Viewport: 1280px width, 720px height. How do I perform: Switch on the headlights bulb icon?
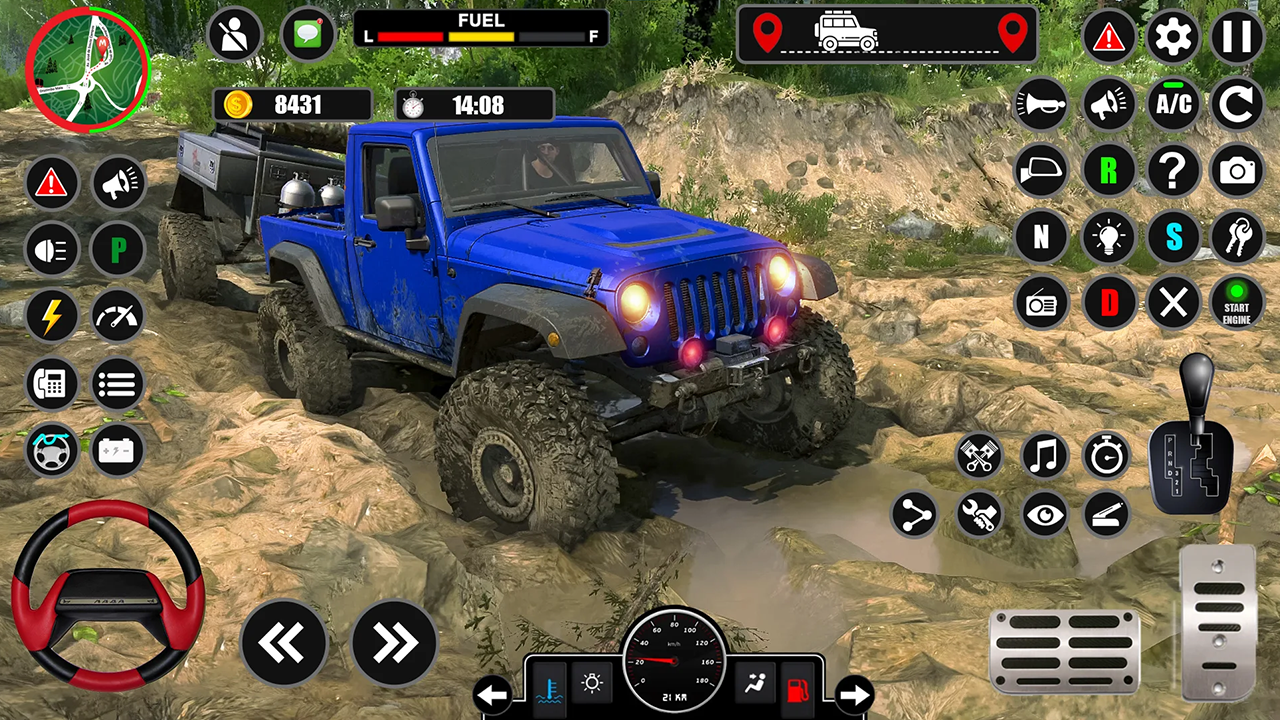point(1108,237)
